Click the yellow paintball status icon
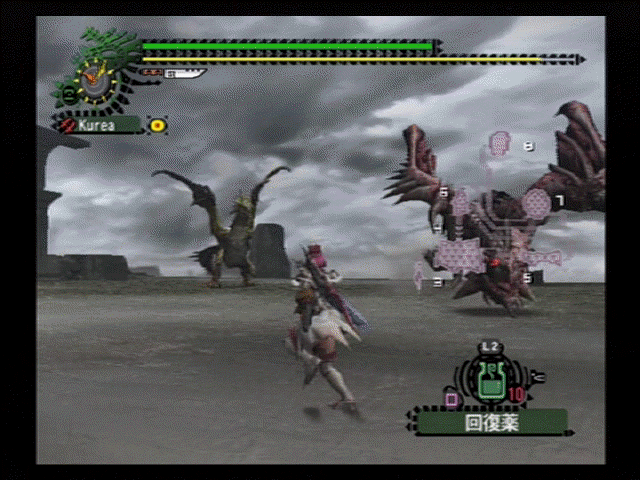The width and height of the screenshot is (640, 480). [158, 125]
